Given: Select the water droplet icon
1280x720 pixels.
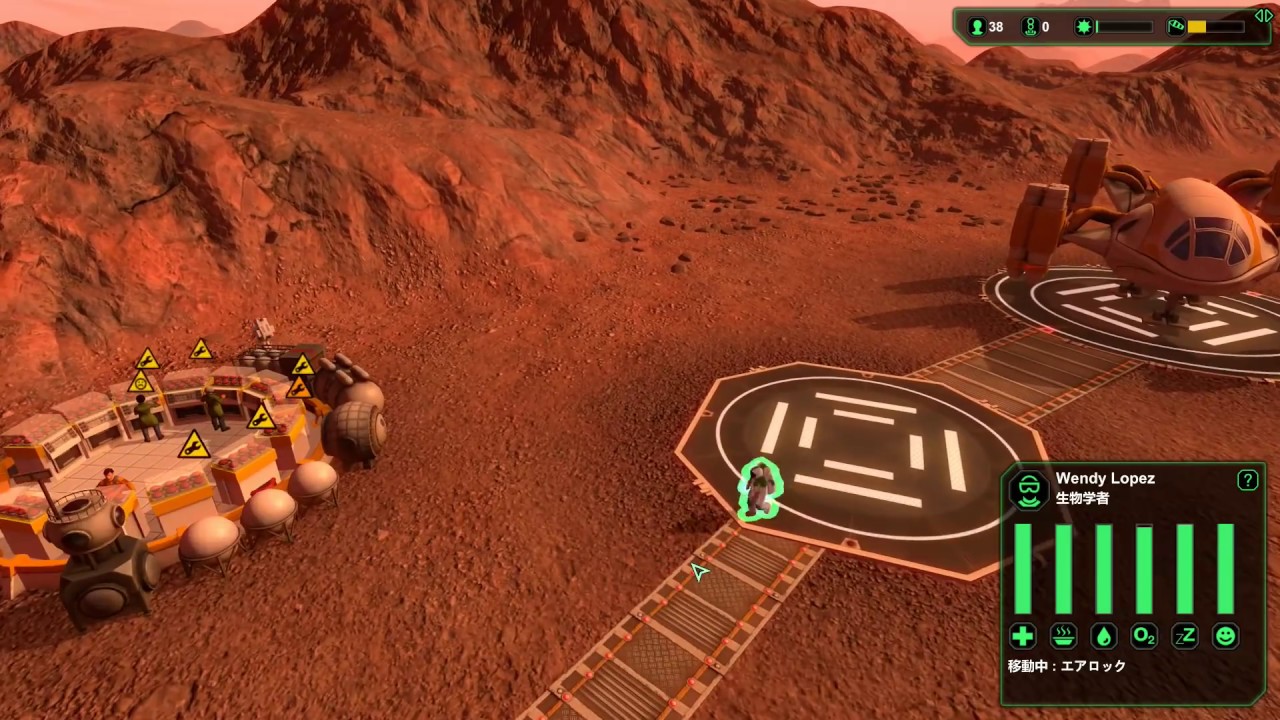Looking at the screenshot, I should (x=1104, y=636).
